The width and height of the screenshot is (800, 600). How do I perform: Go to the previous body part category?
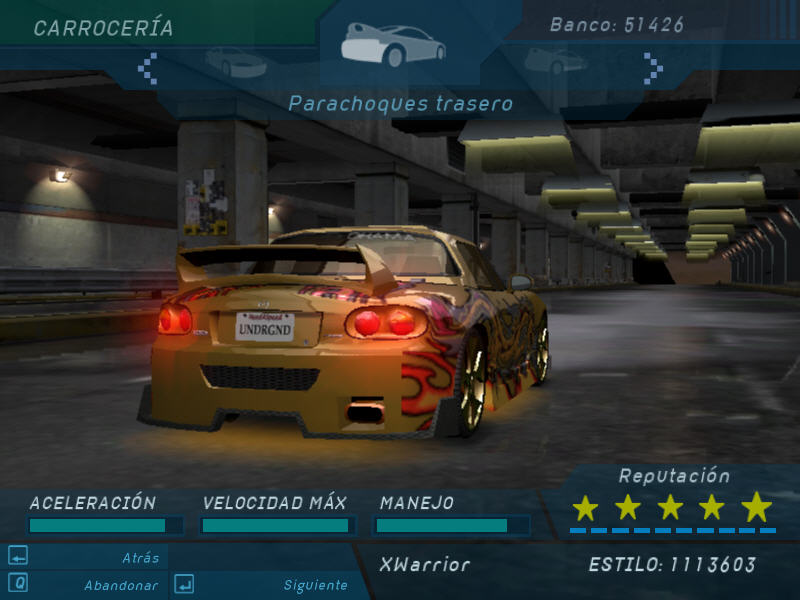[148, 68]
